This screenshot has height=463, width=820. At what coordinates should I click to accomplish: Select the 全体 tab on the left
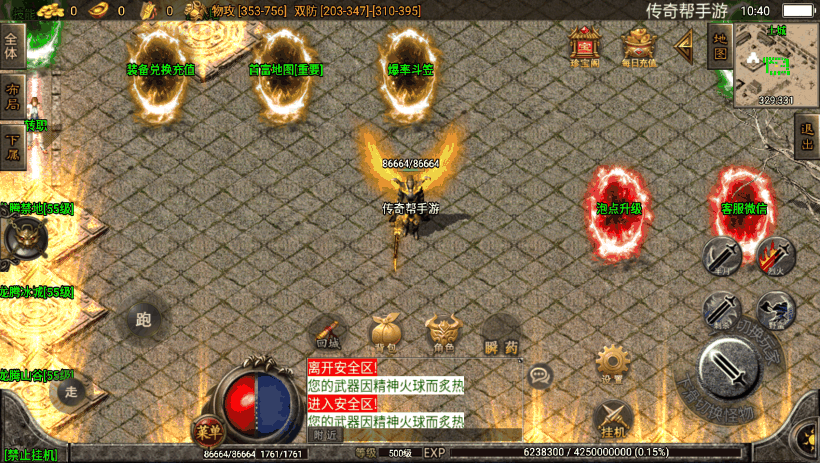point(12,47)
